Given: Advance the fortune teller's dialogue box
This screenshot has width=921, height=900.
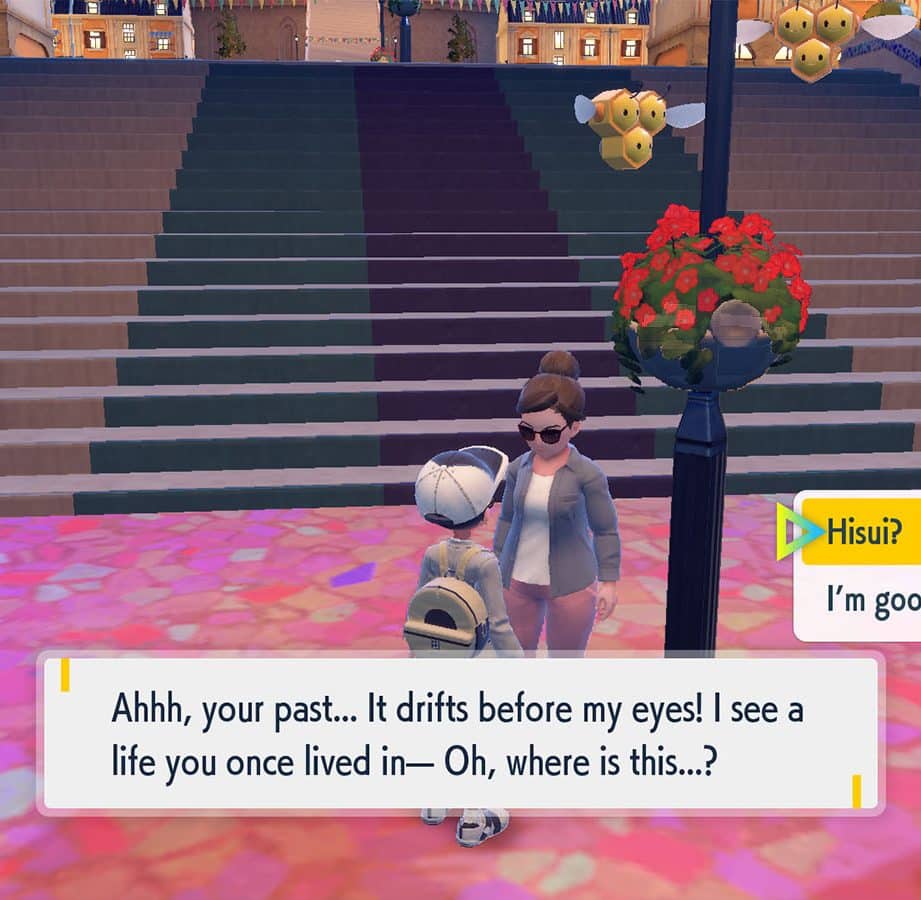Looking at the screenshot, I should point(460,733).
